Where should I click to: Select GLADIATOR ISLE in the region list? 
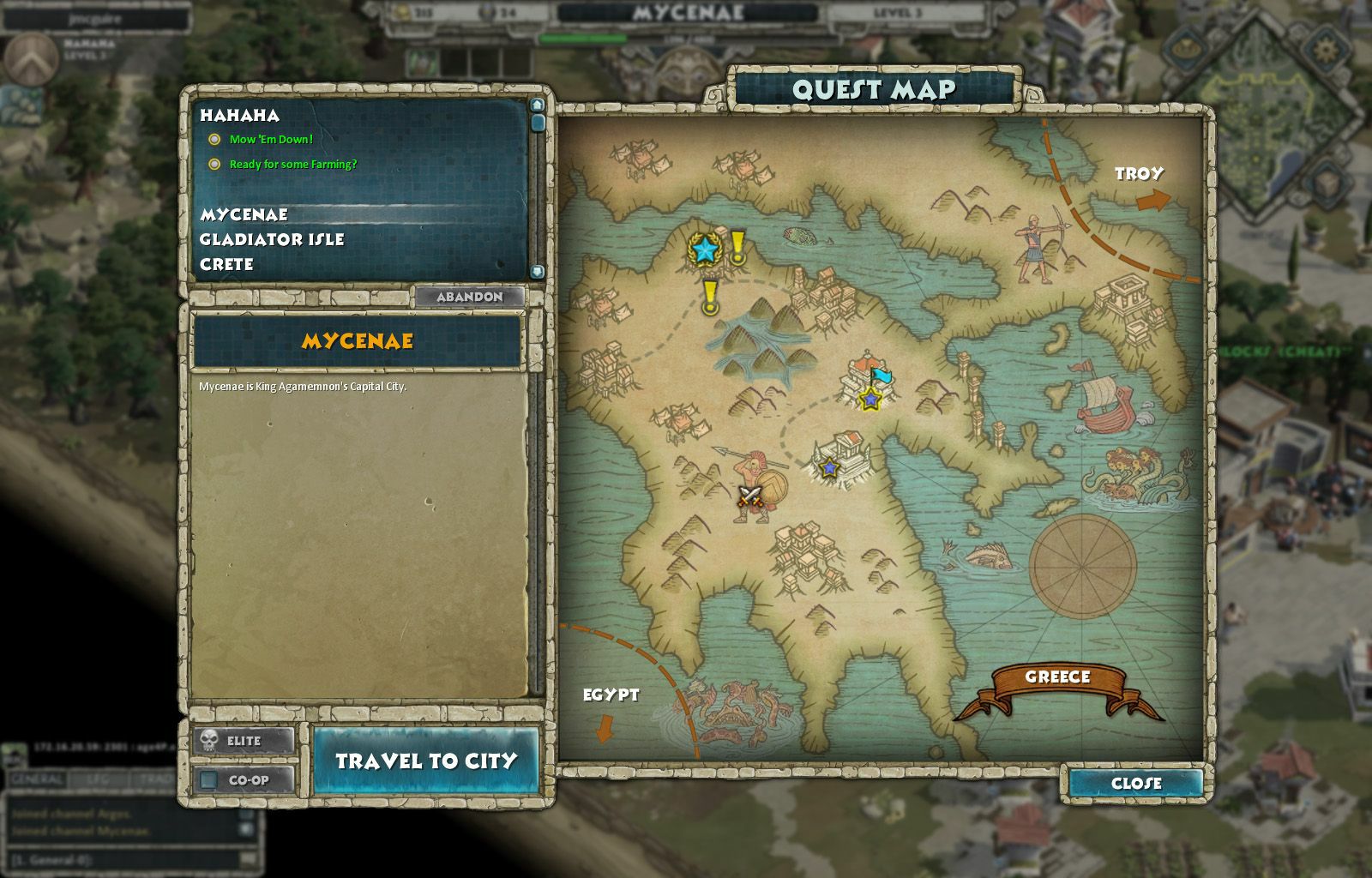point(273,240)
